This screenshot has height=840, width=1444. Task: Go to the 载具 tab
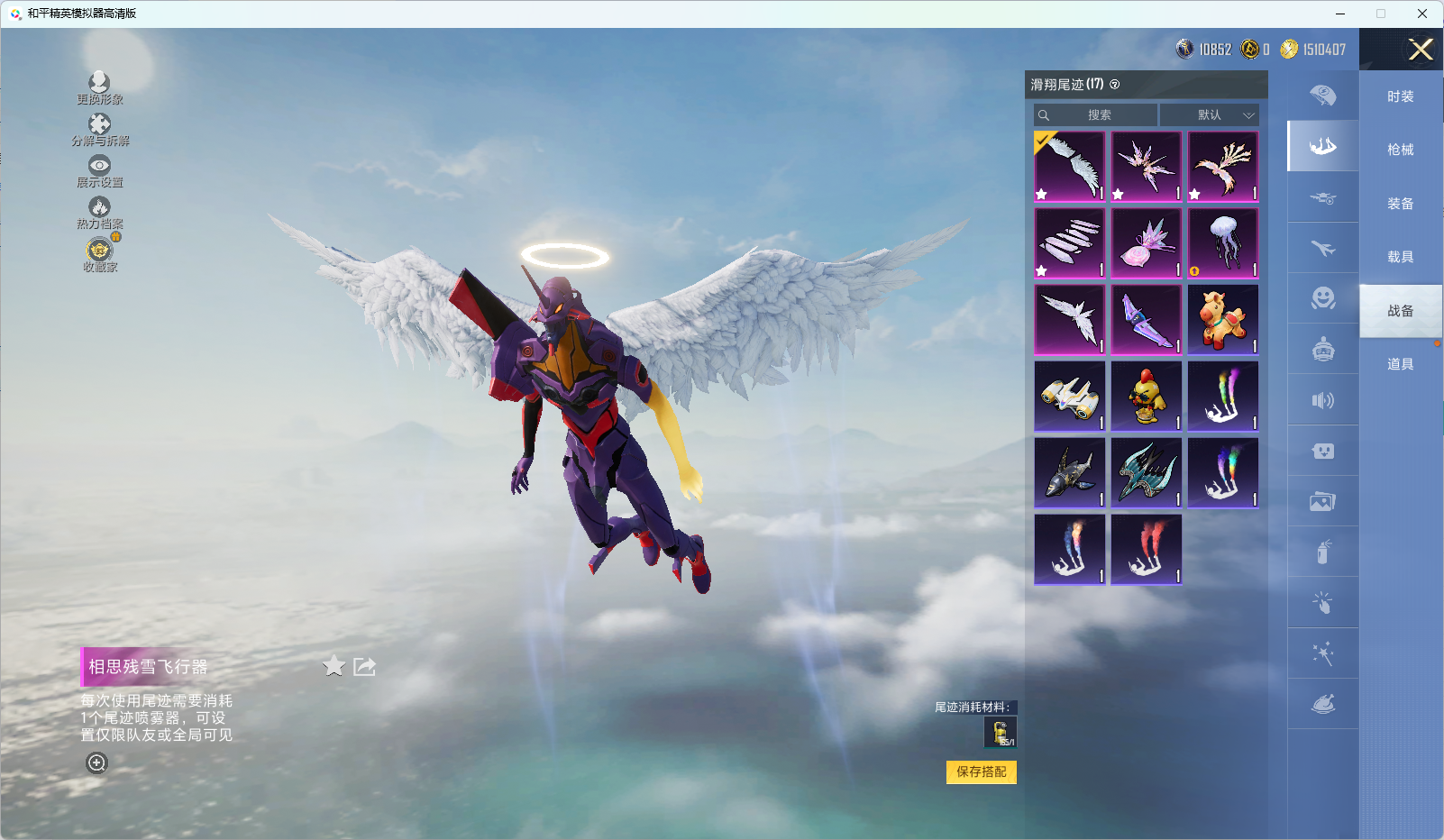pyautogui.click(x=1400, y=257)
